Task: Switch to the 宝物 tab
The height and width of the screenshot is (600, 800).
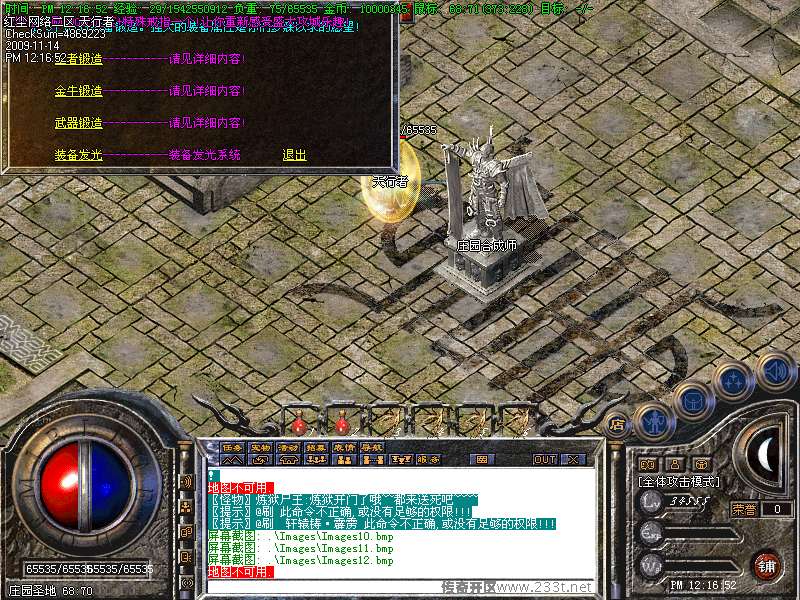Action: point(260,447)
